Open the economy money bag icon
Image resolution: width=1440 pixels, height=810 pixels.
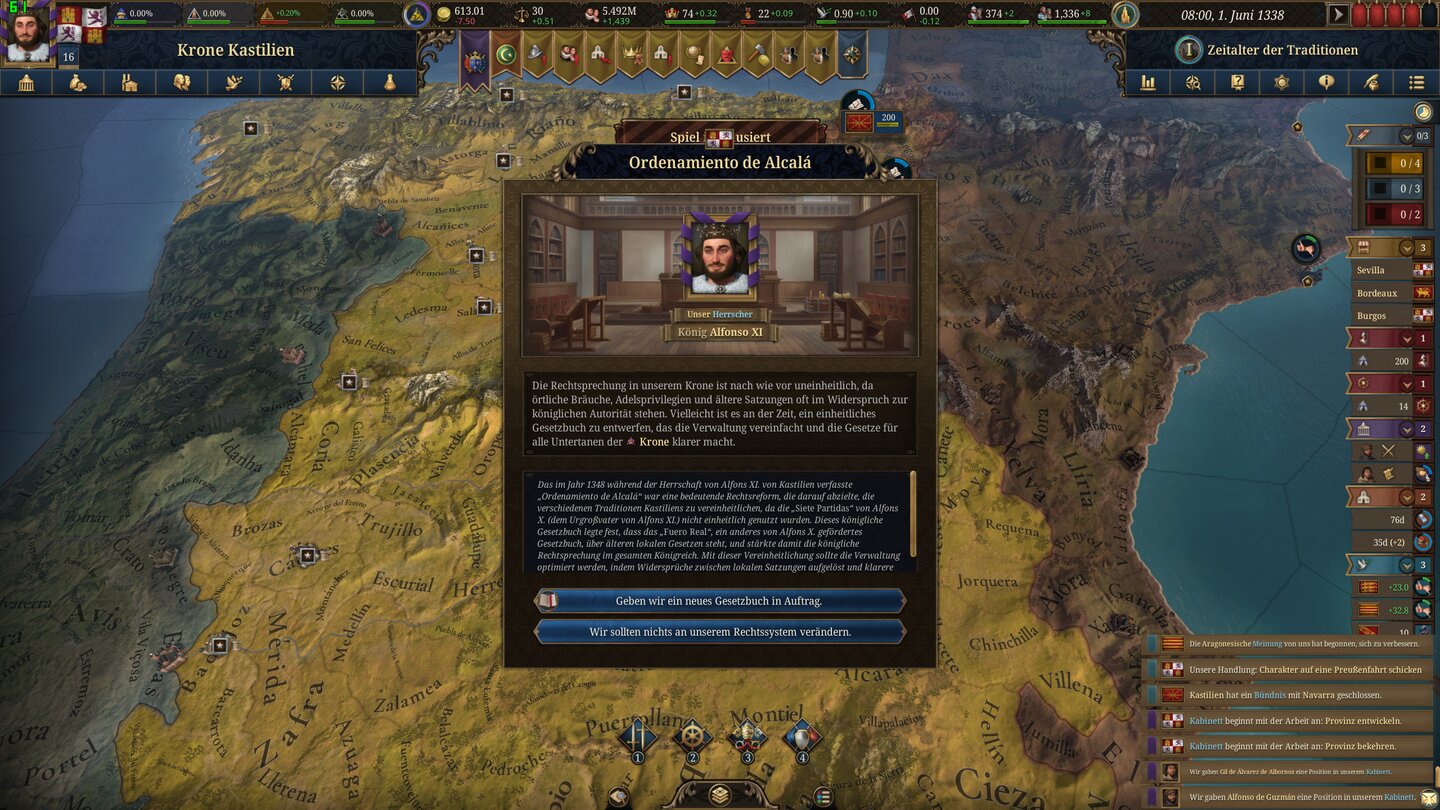tap(77, 83)
